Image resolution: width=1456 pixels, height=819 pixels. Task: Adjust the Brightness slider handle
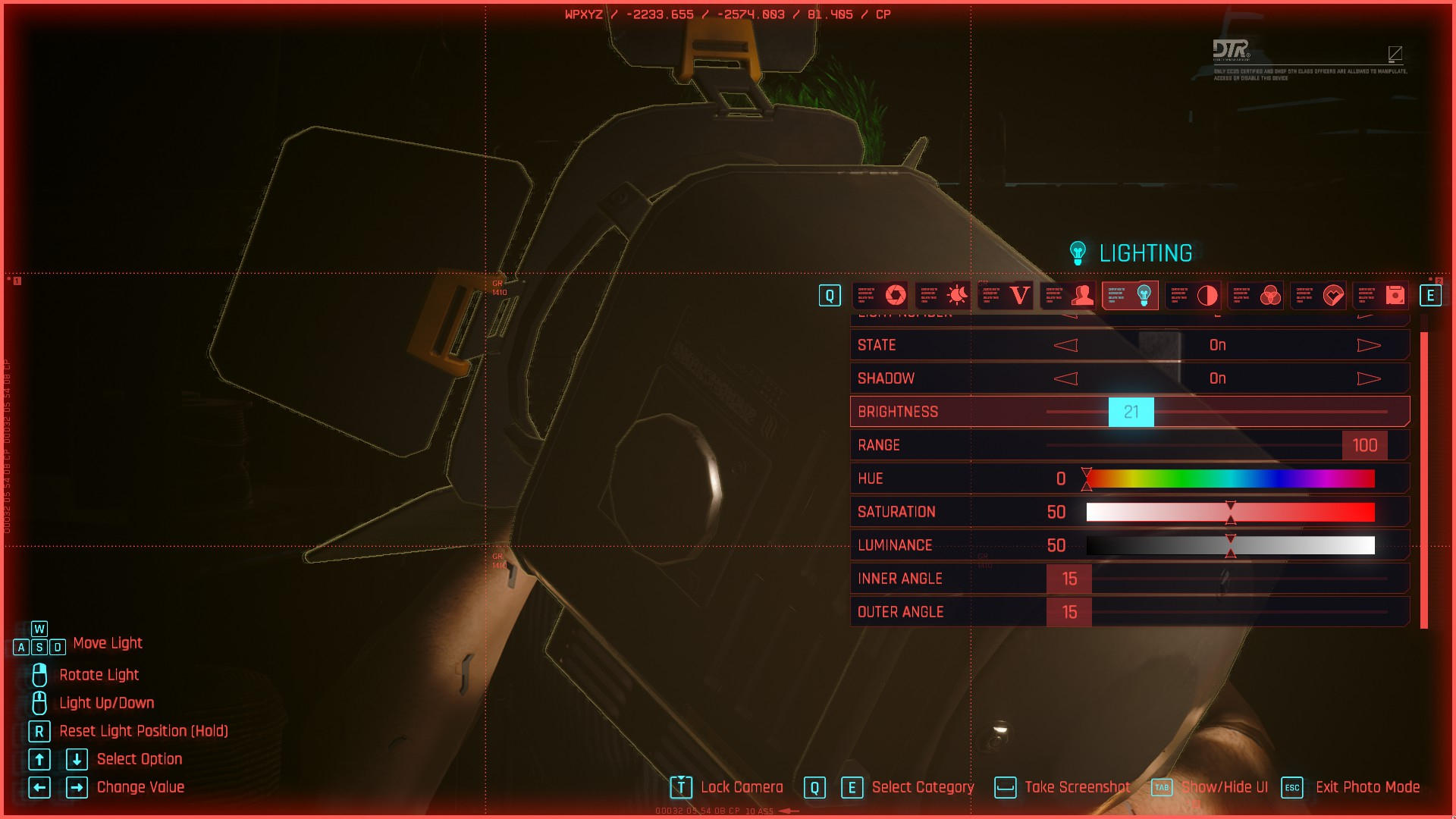1131,412
